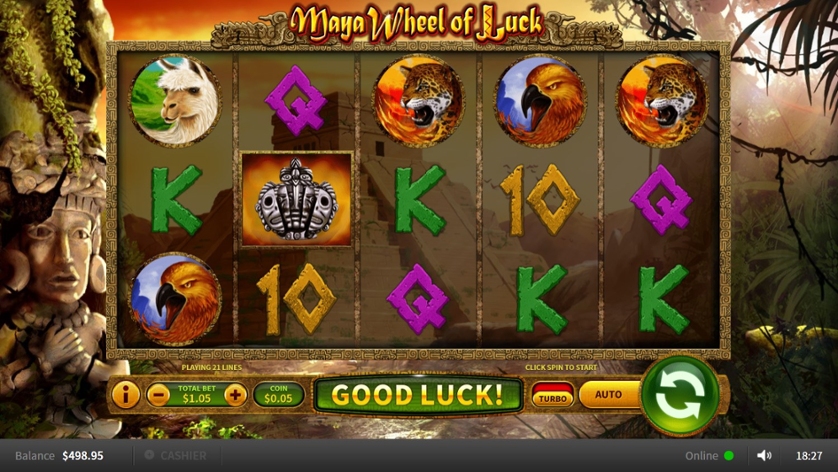Change the coin value of $0.05
This screenshot has width=838, height=472.
click(278, 395)
